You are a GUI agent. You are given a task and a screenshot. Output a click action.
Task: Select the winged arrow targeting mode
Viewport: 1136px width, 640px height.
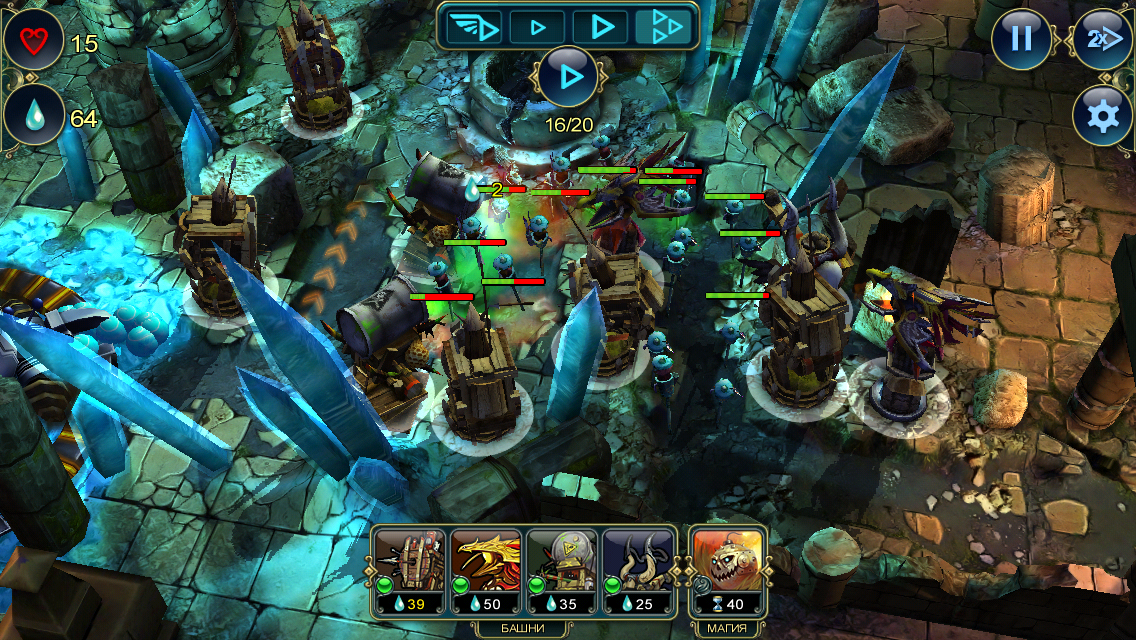(473, 26)
